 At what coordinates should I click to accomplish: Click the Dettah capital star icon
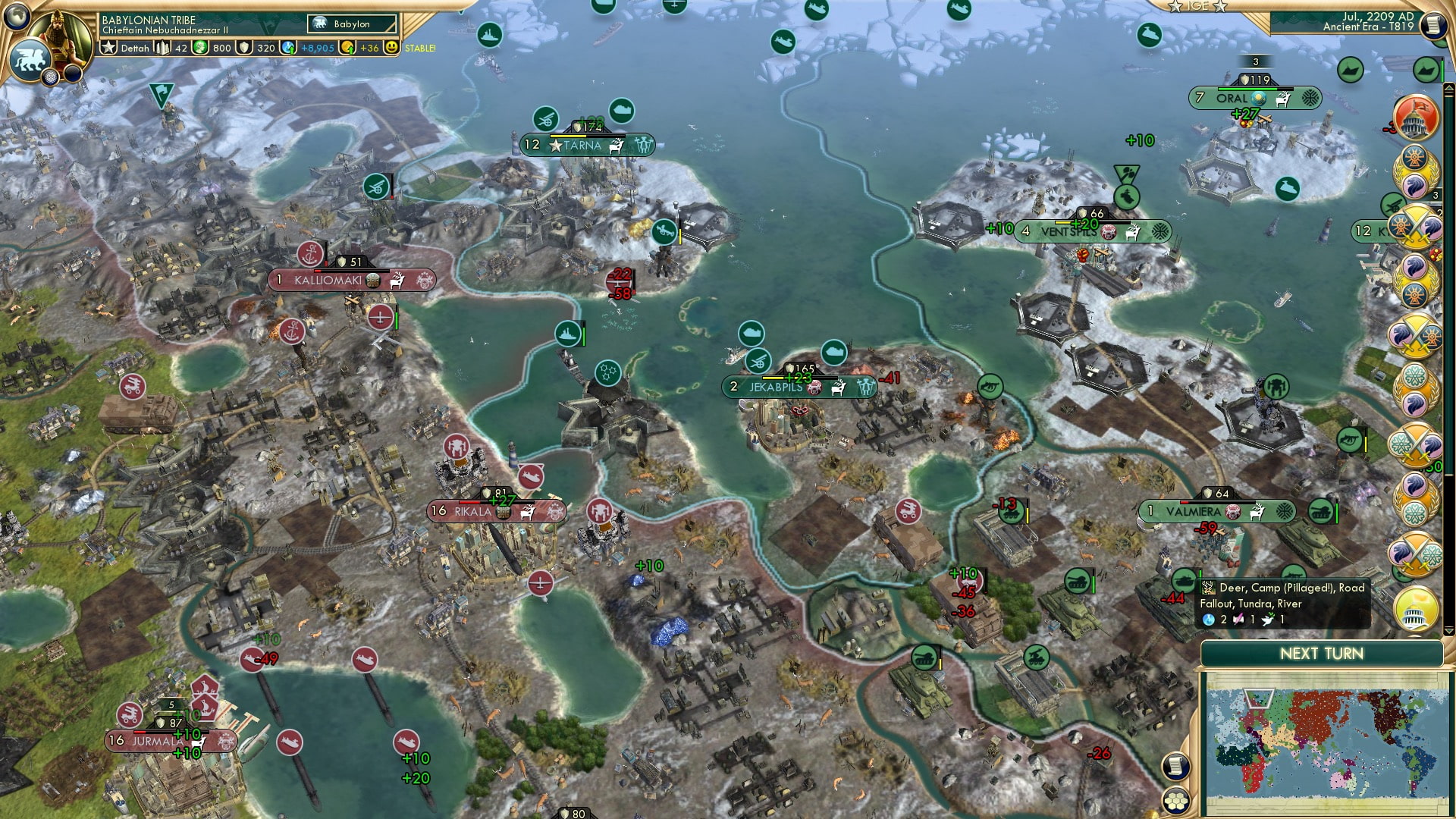tap(109, 48)
